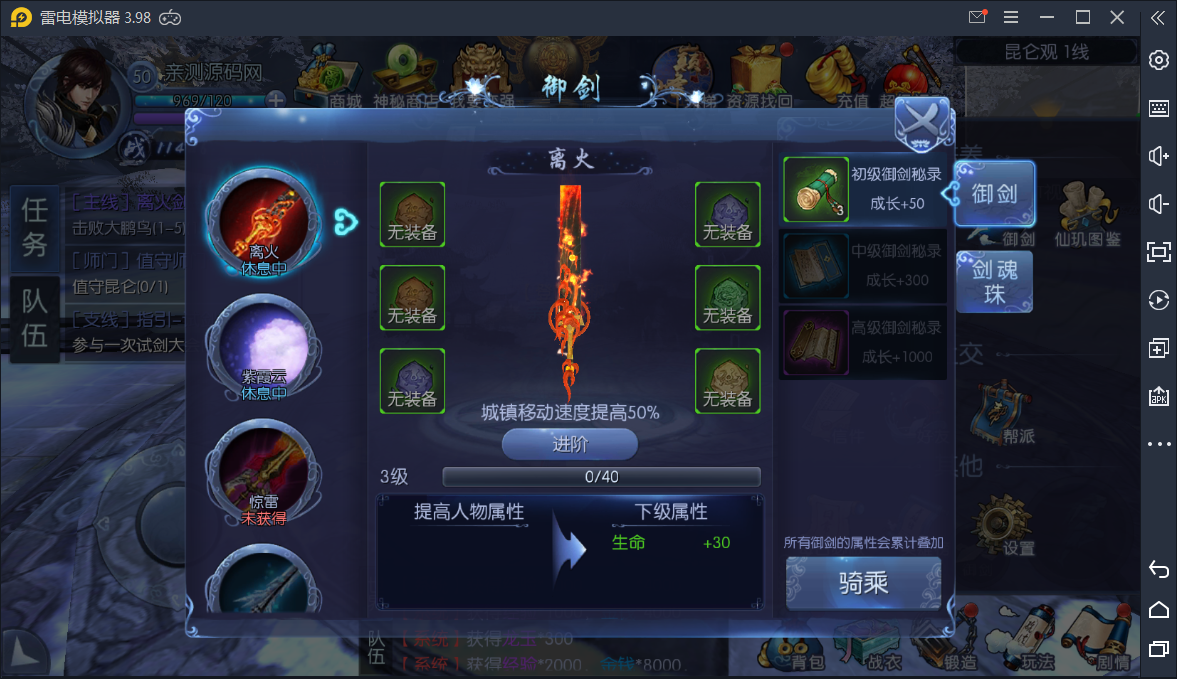This screenshot has height=679, width=1177.
Task: Open the 剧情 story scroll
Action: coord(1111,641)
